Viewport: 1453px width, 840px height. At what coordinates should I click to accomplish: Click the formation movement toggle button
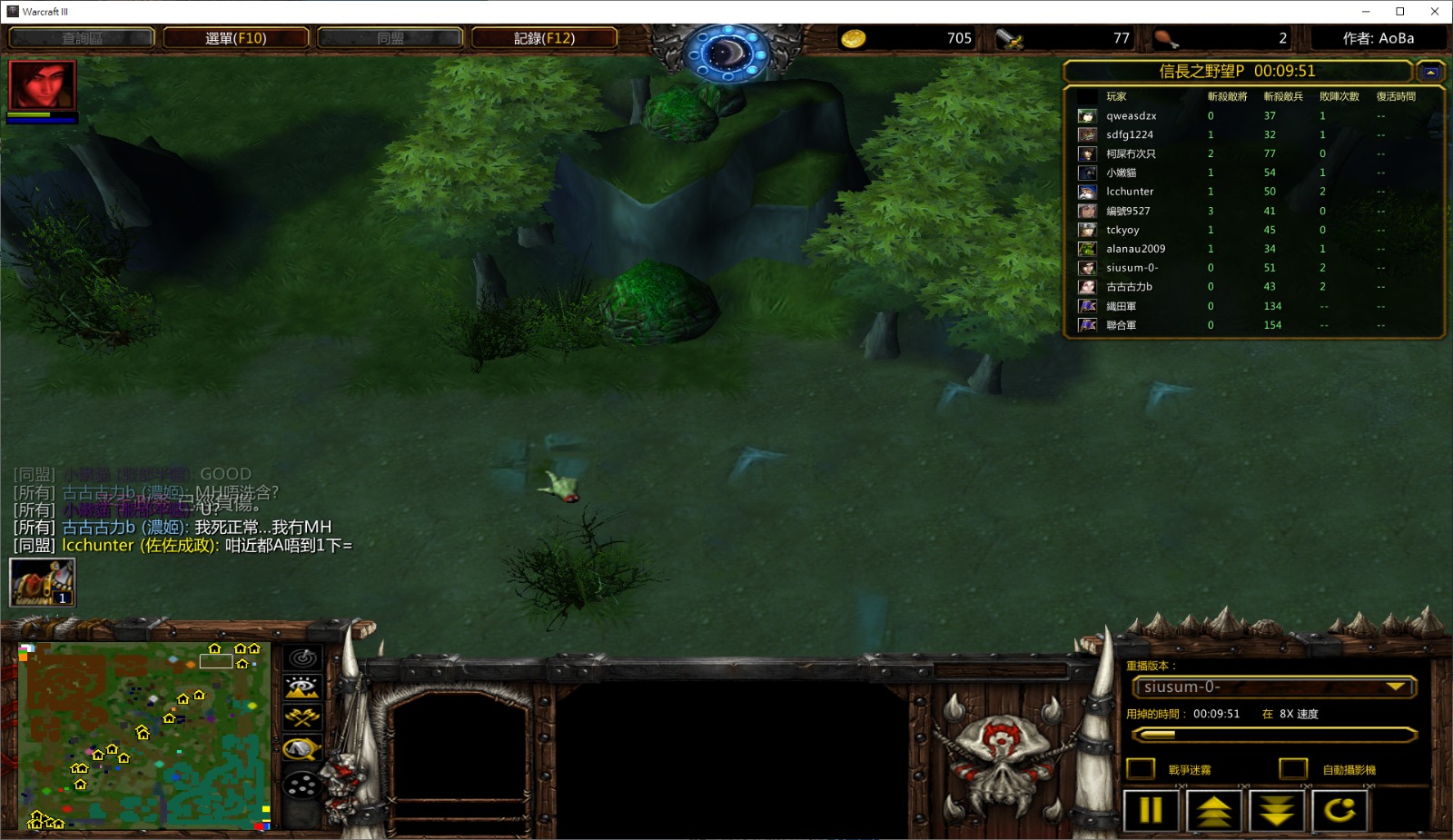pos(302,784)
